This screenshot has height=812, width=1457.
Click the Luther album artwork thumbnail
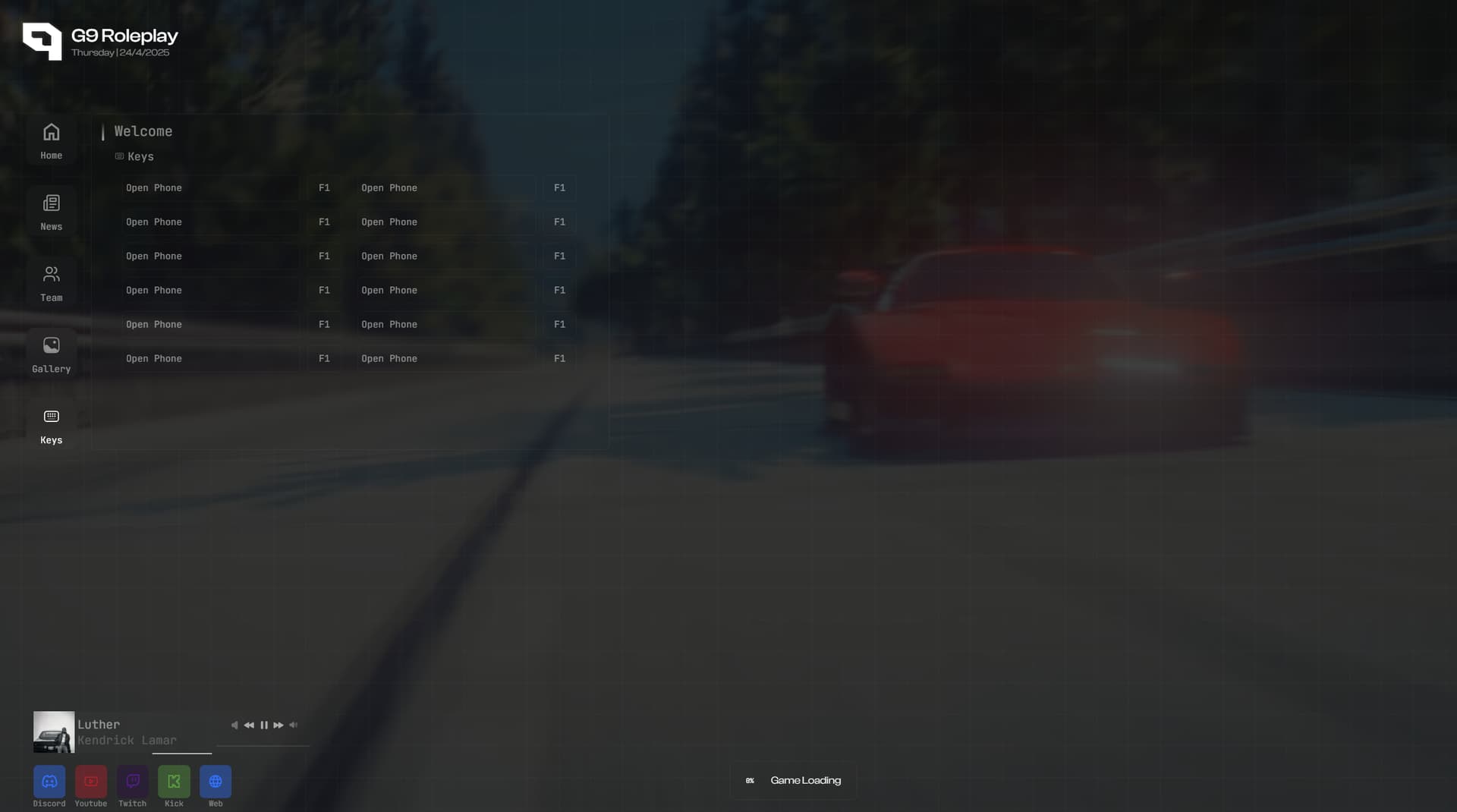pyautogui.click(x=53, y=732)
